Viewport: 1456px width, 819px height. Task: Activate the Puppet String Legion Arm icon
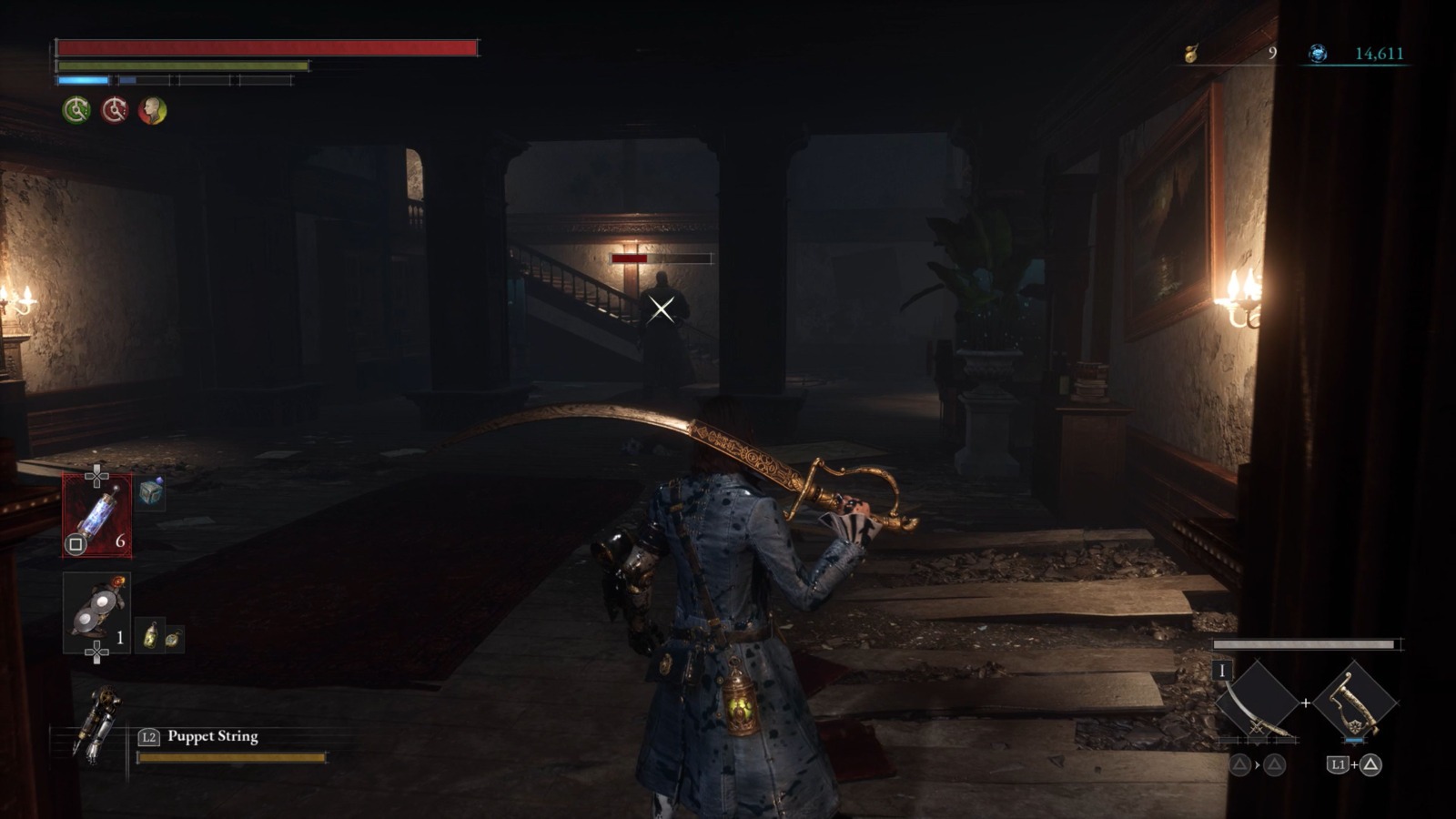[x=98, y=723]
